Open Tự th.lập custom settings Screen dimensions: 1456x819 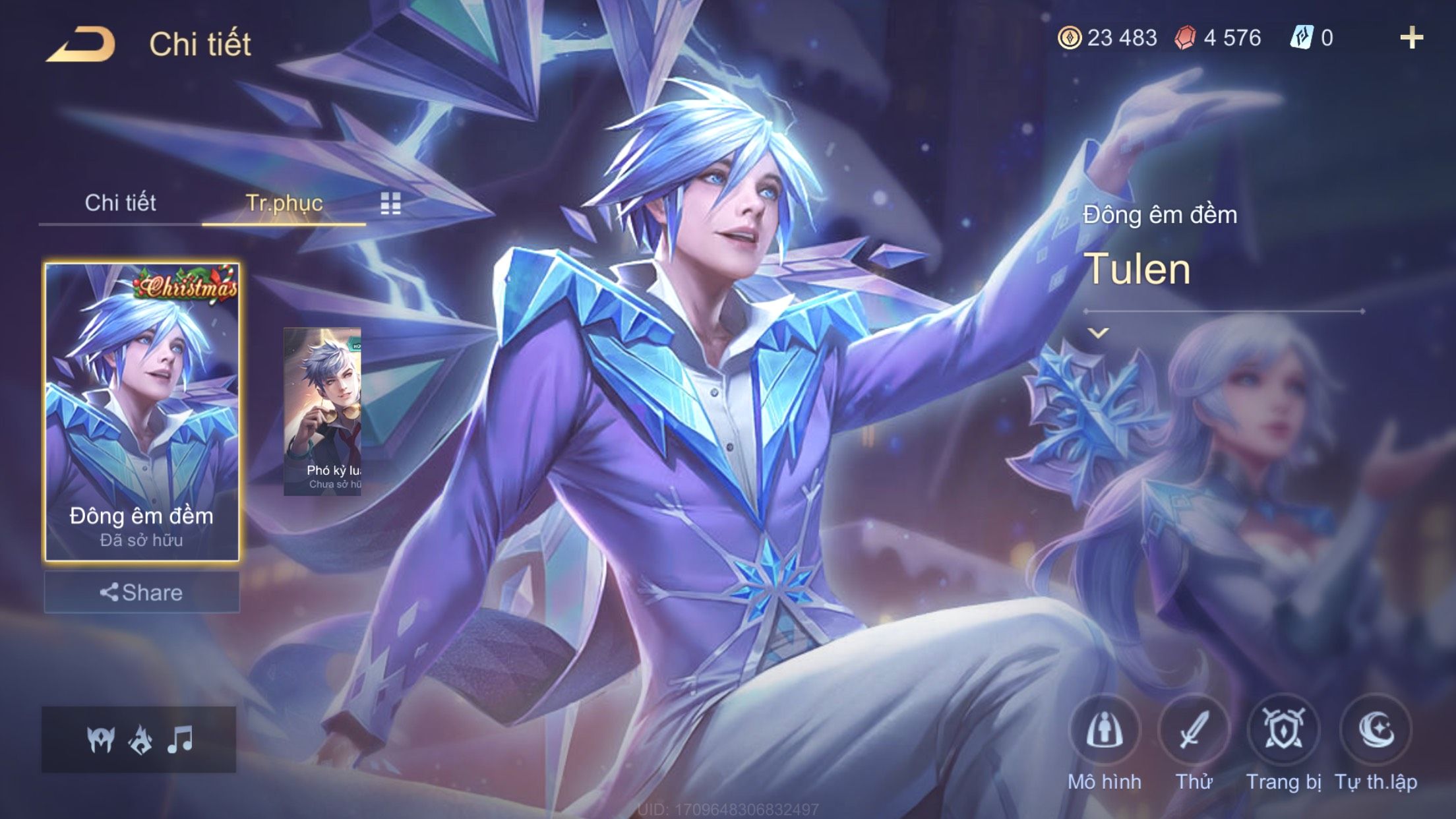[1376, 731]
